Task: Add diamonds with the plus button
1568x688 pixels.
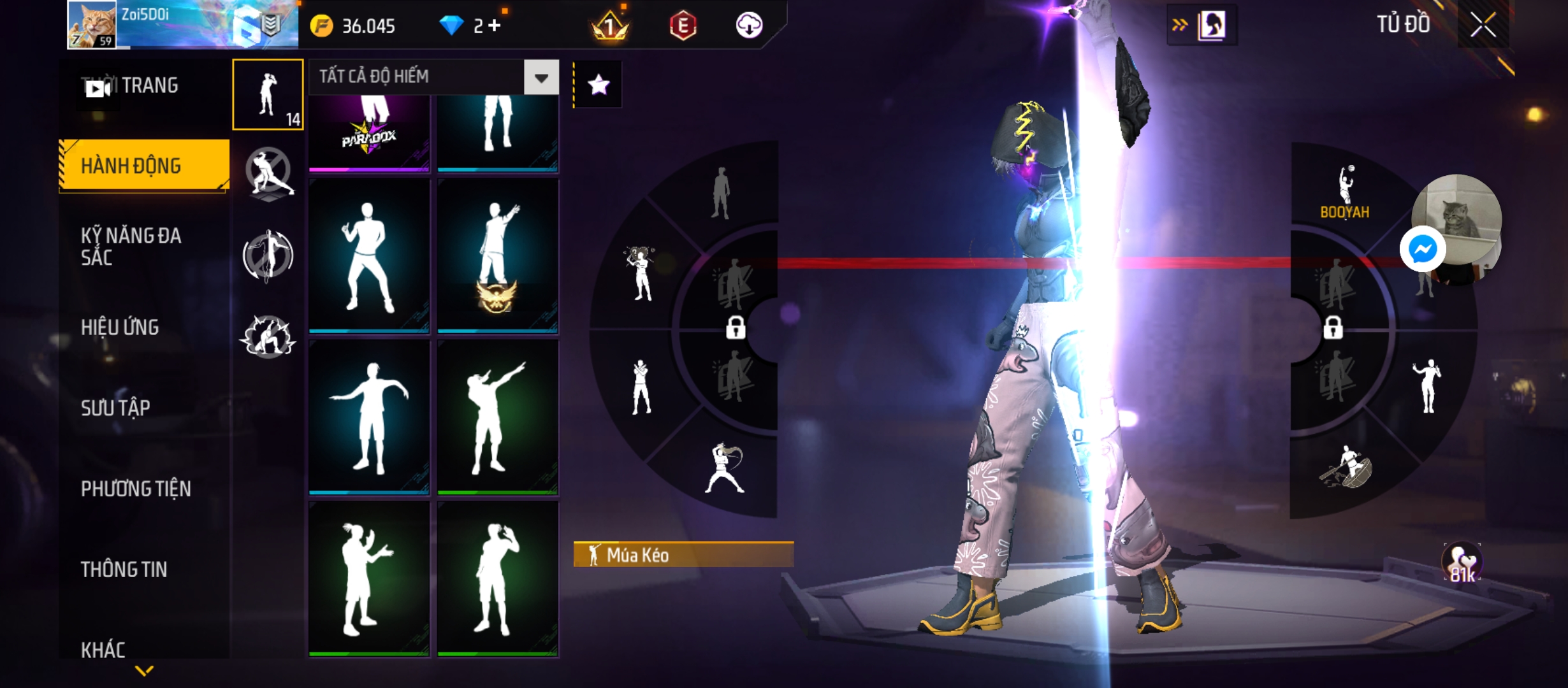Action: (495, 25)
